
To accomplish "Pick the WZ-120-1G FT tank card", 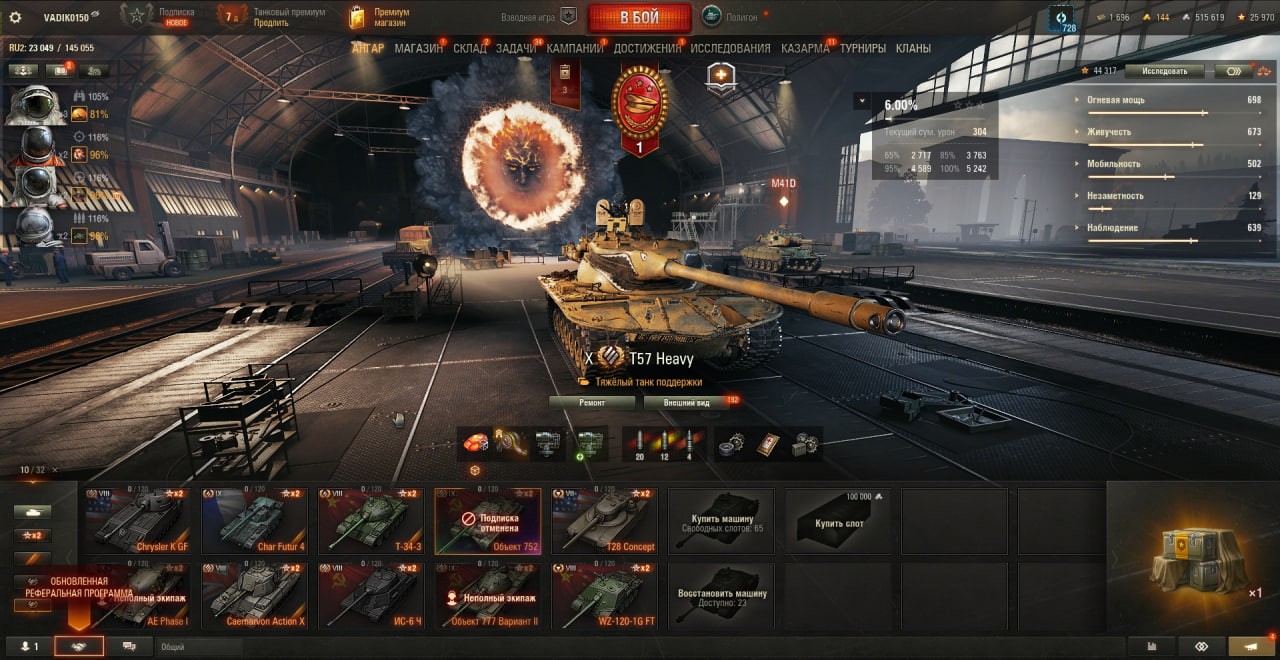I will point(604,596).
